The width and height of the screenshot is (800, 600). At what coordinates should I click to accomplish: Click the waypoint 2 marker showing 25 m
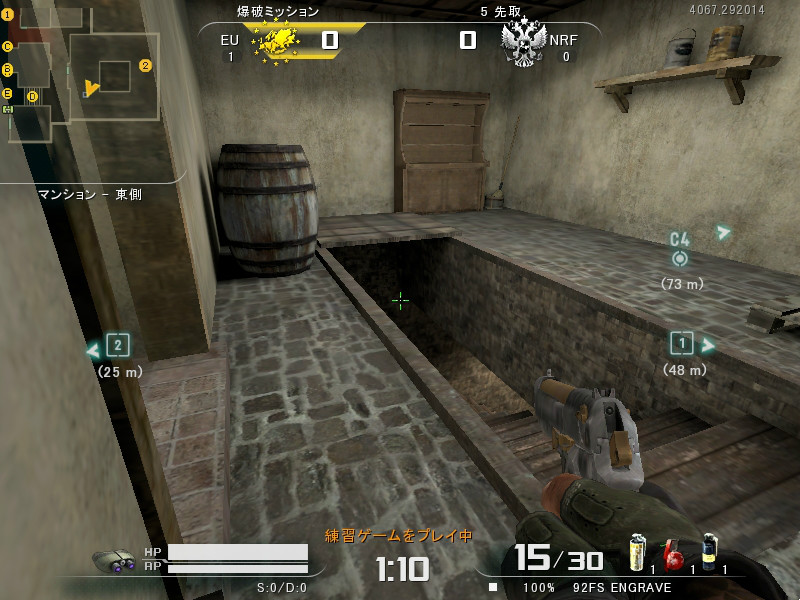pos(118,346)
